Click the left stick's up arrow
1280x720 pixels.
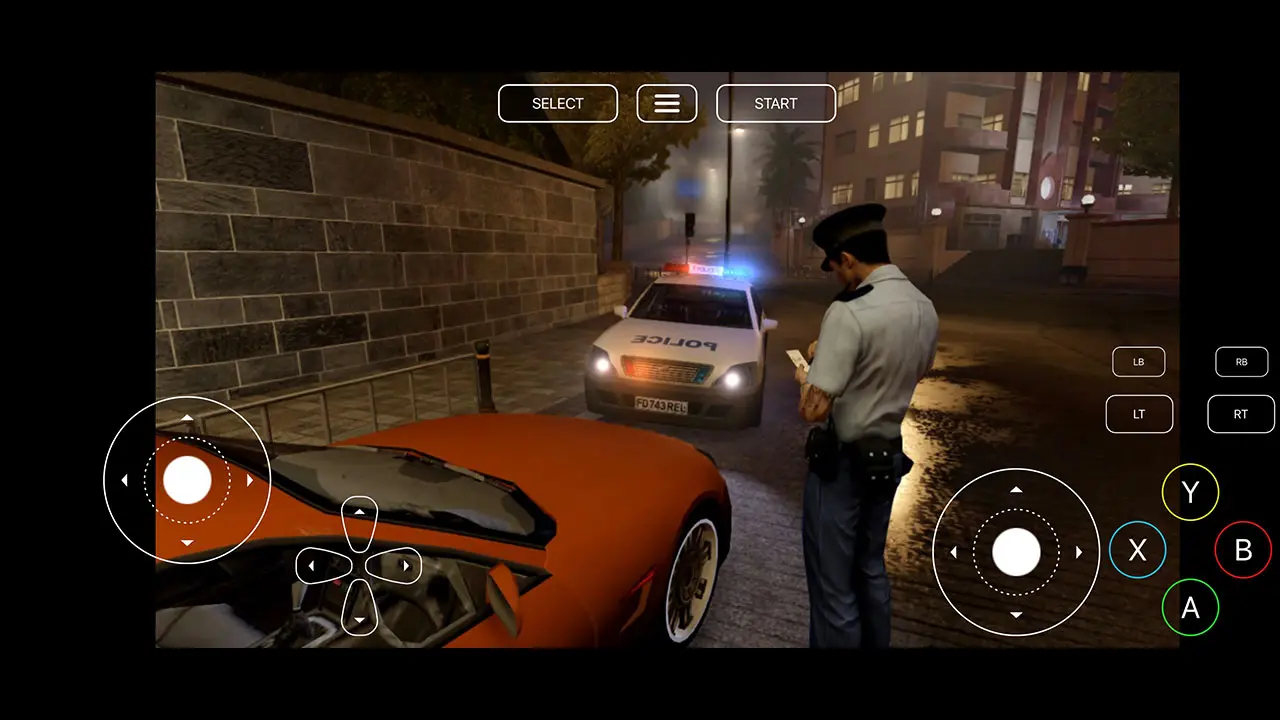(186, 417)
